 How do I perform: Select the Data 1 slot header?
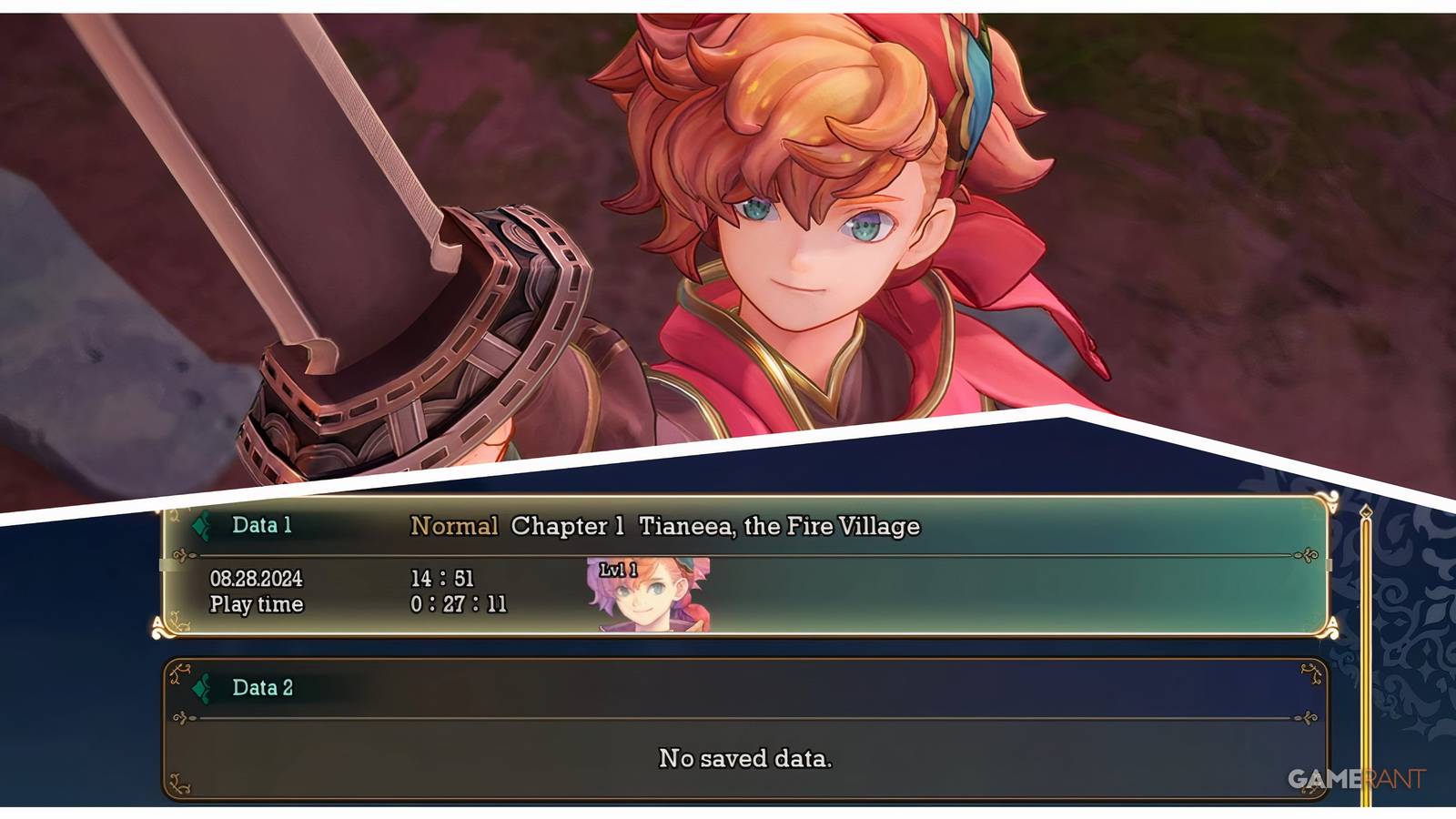(x=262, y=525)
